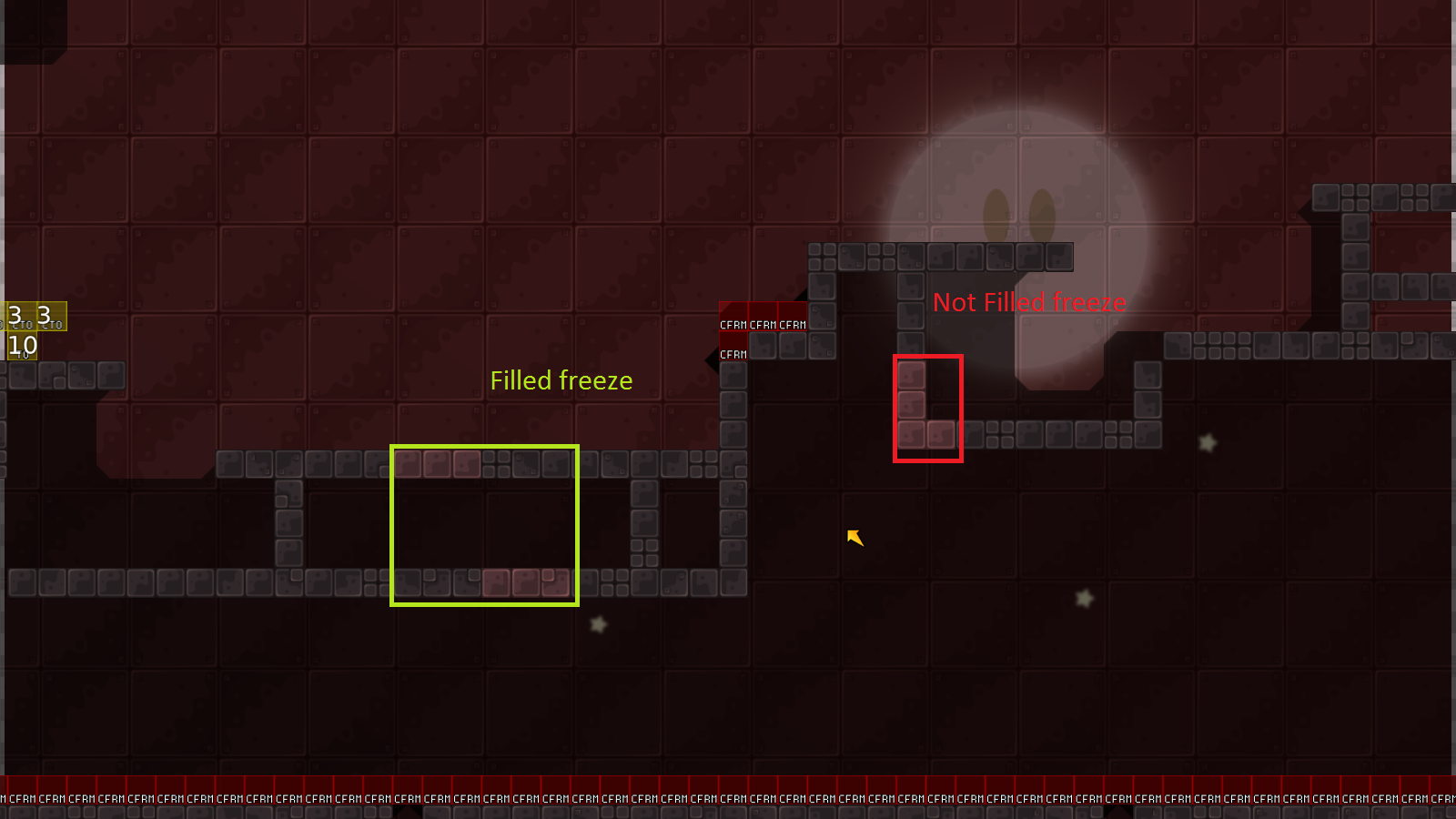Click the star sparkle below the green box
This screenshot has height=819, width=1456.
598,624
